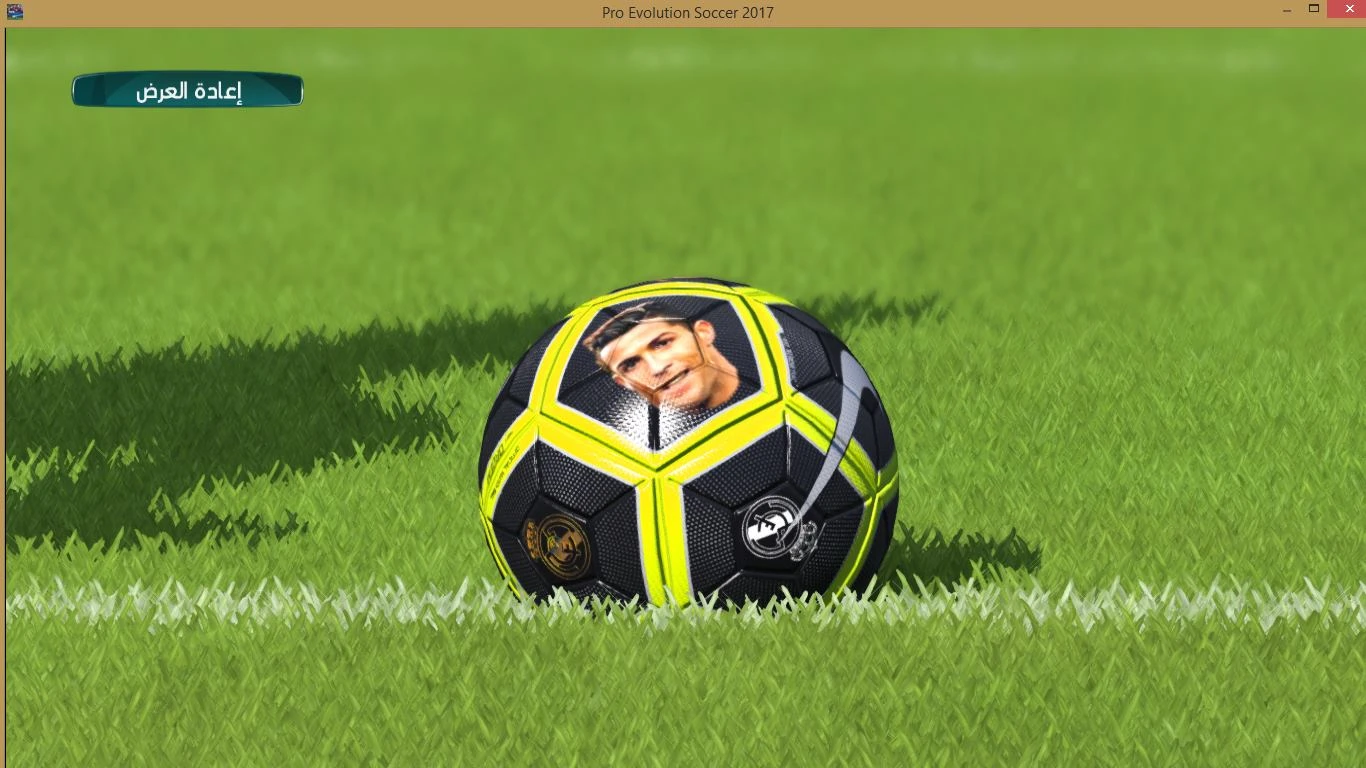This screenshot has width=1366, height=768.
Task: Click the Pro Evolution Soccer 2017 title text
Action: tap(687, 13)
